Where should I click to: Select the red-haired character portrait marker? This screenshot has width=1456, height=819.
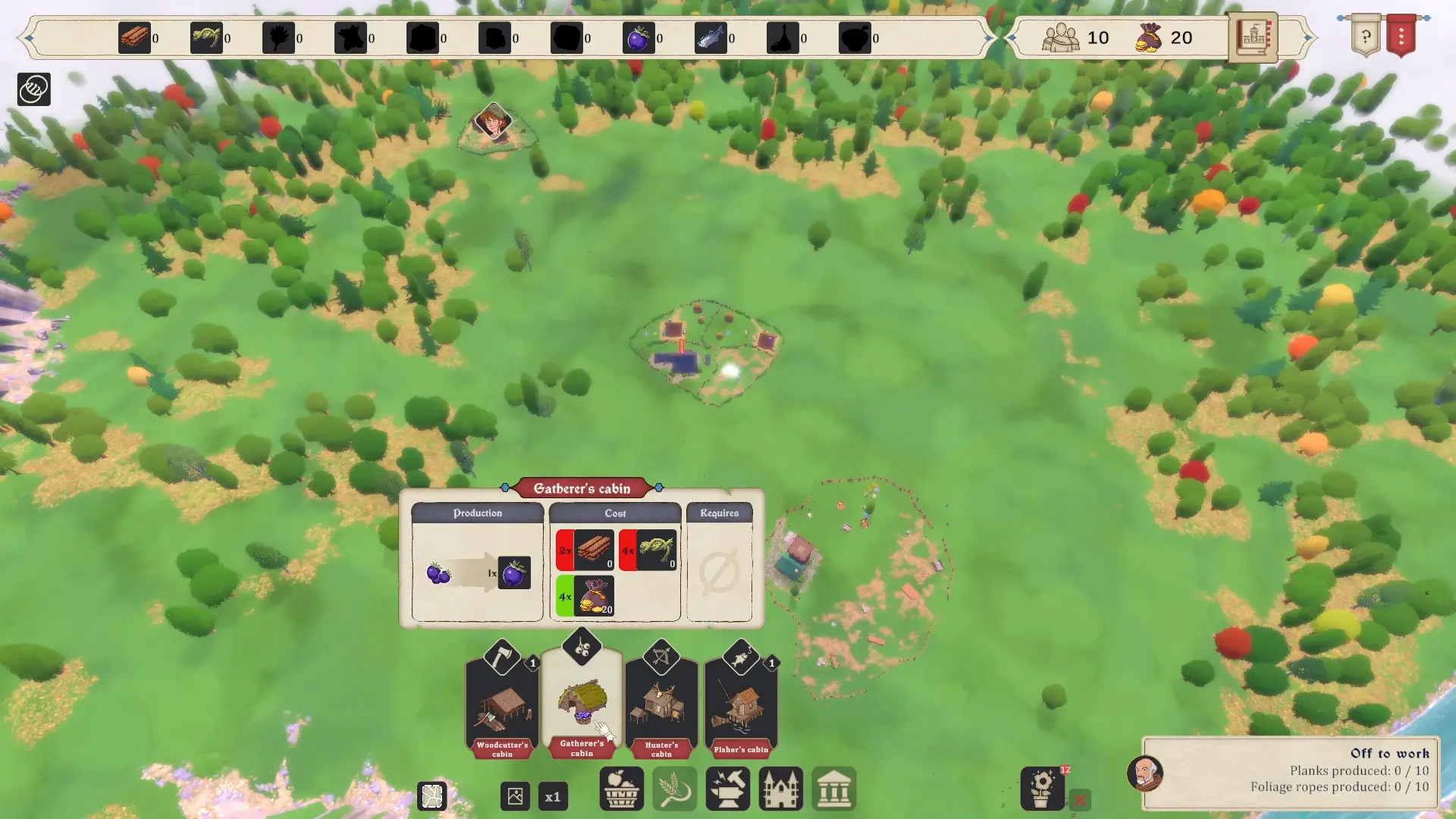coord(493,121)
